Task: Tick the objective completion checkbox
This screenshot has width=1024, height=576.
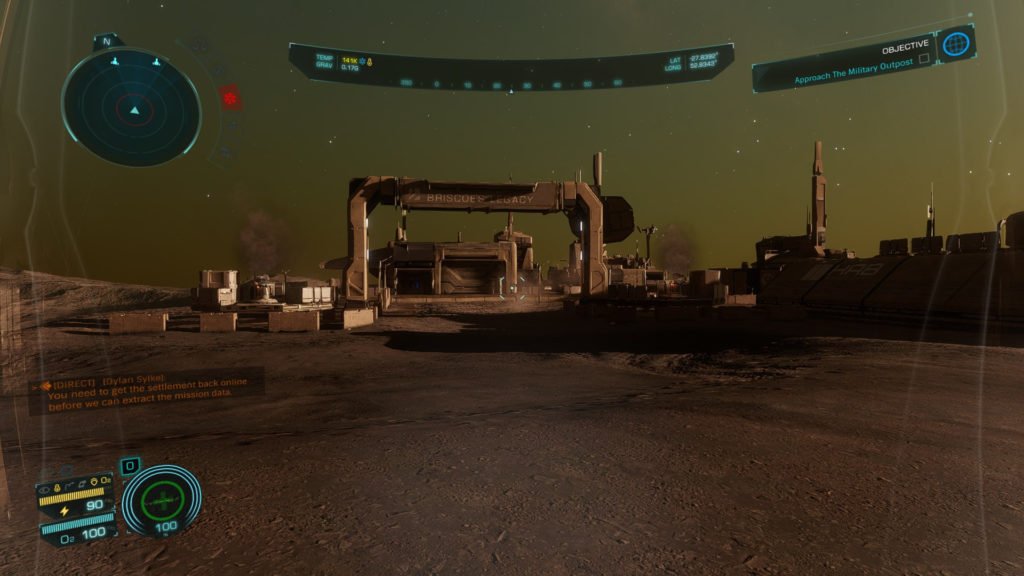Action: pyautogui.click(x=924, y=60)
